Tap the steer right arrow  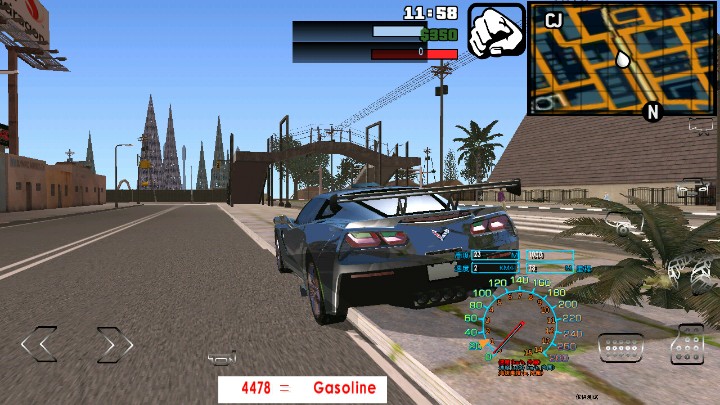pyautogui.click(x=114, y=345)
